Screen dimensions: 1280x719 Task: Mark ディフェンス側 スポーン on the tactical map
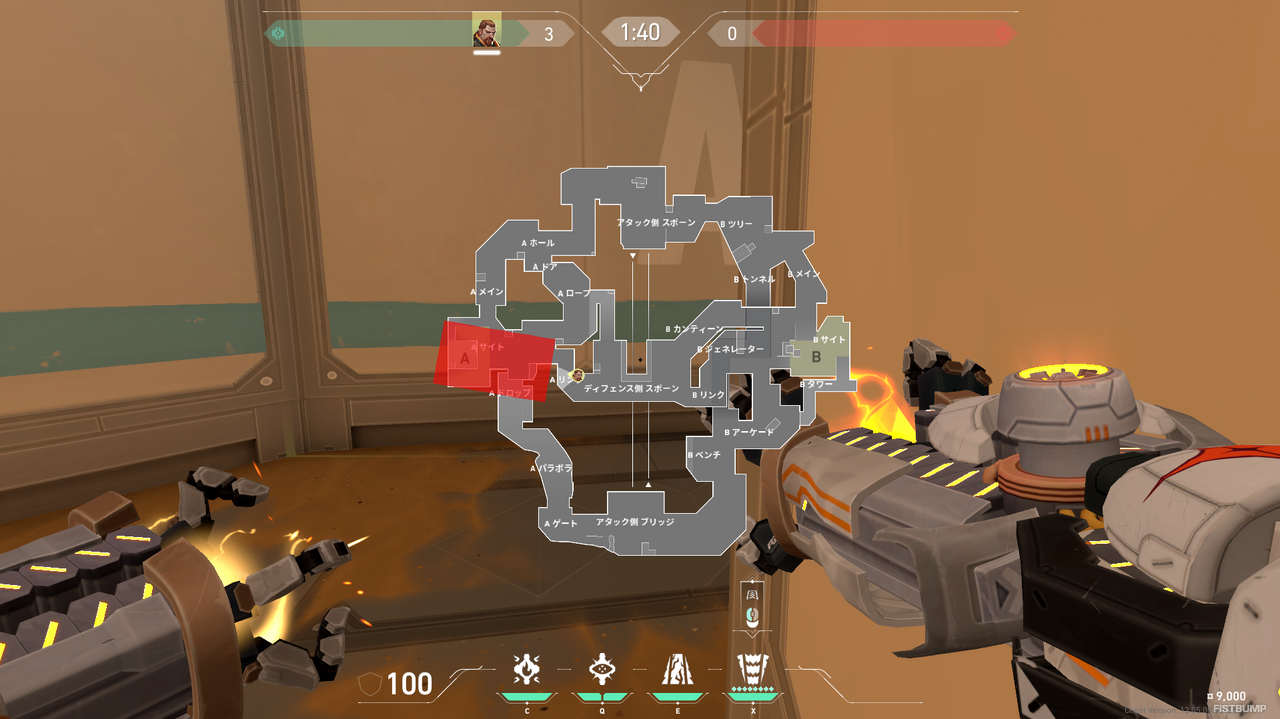[x=632, y=388]
